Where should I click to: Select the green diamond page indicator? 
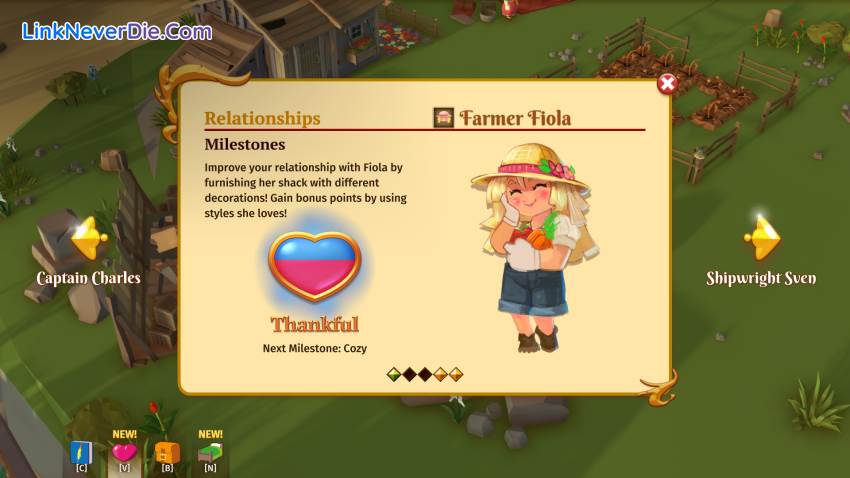tap(394, 374)
